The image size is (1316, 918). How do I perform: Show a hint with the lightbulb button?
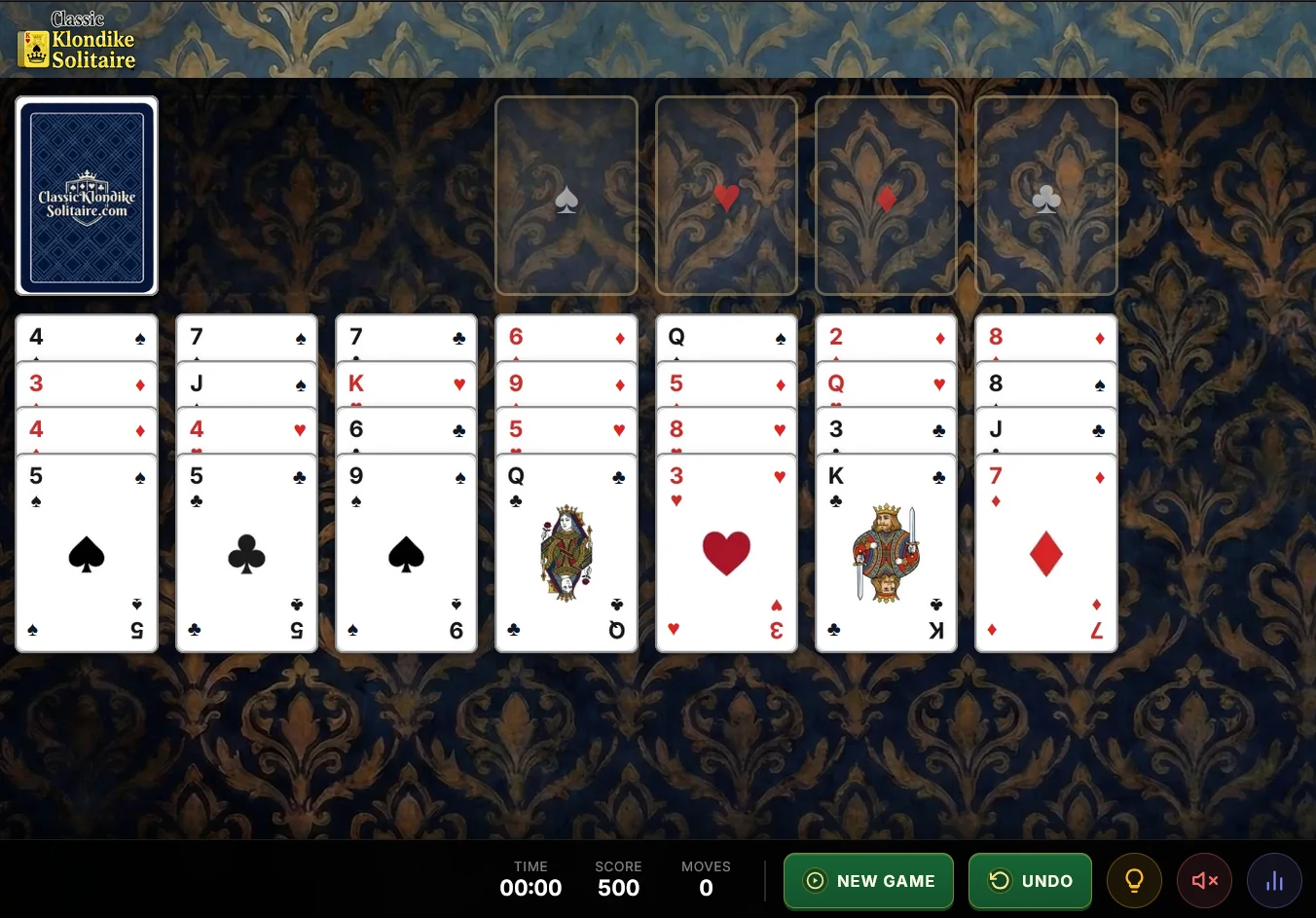1134,881
